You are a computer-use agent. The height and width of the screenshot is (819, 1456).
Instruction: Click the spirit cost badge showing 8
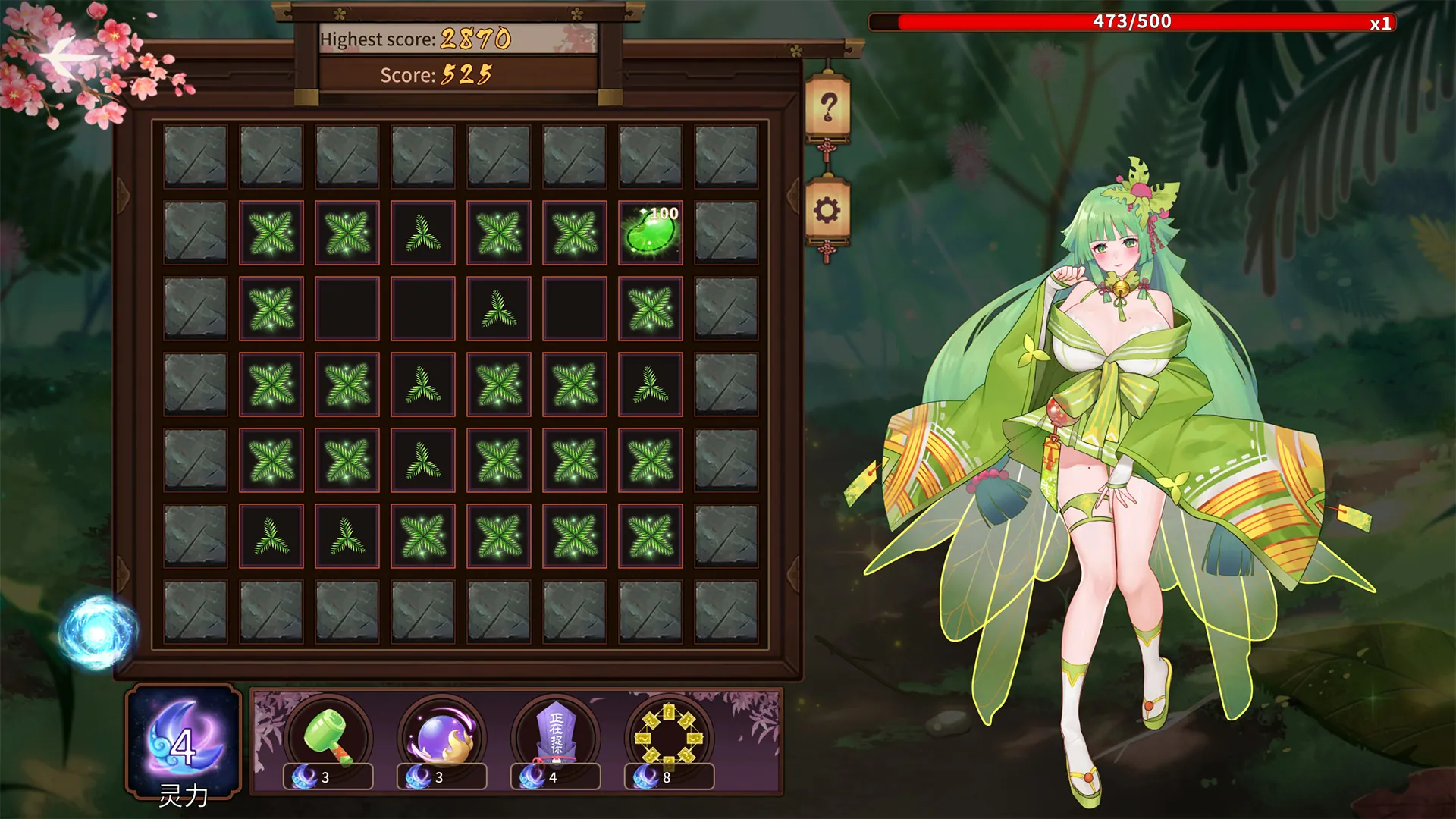670,777
